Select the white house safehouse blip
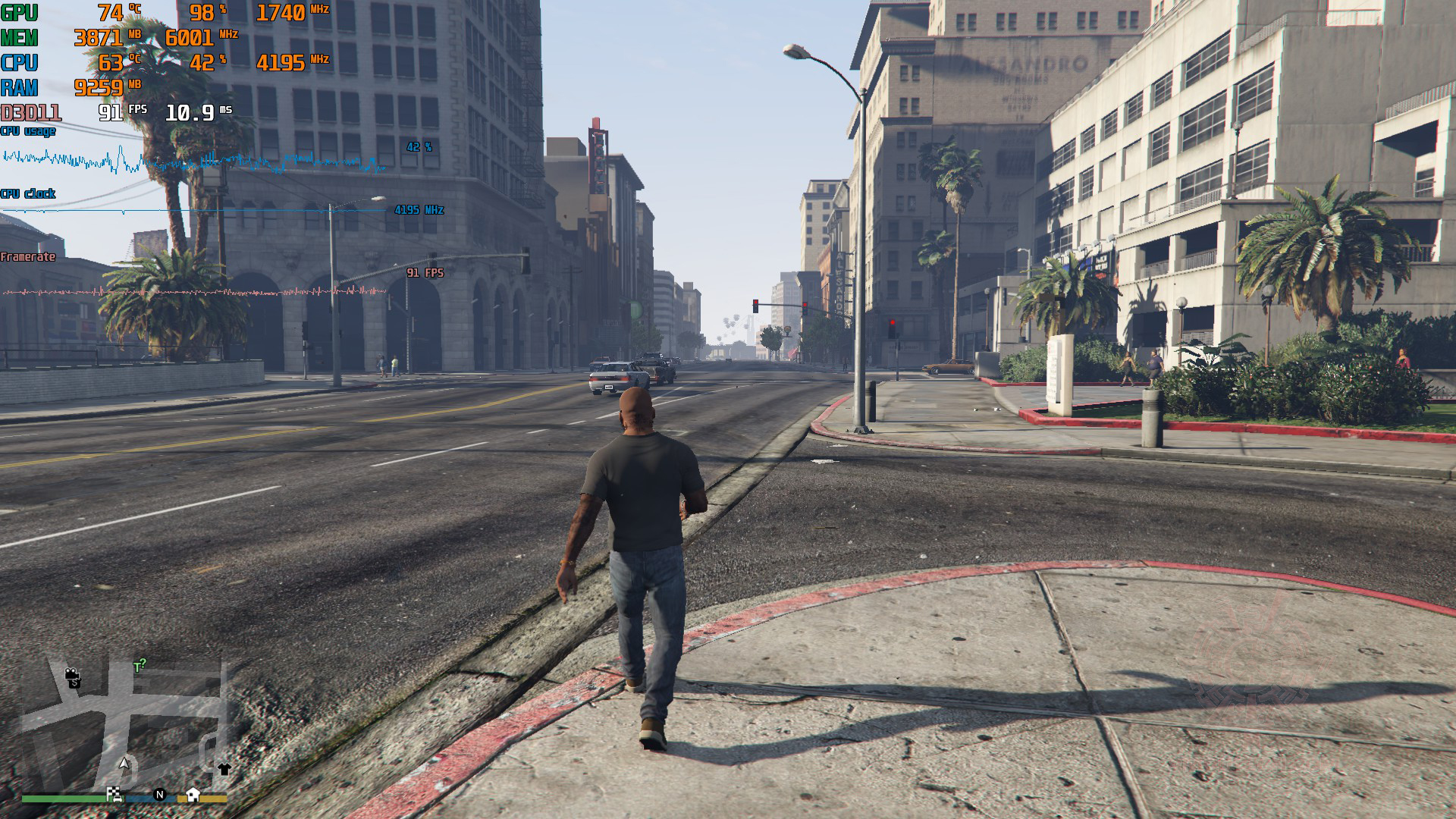 pos(193,794)
